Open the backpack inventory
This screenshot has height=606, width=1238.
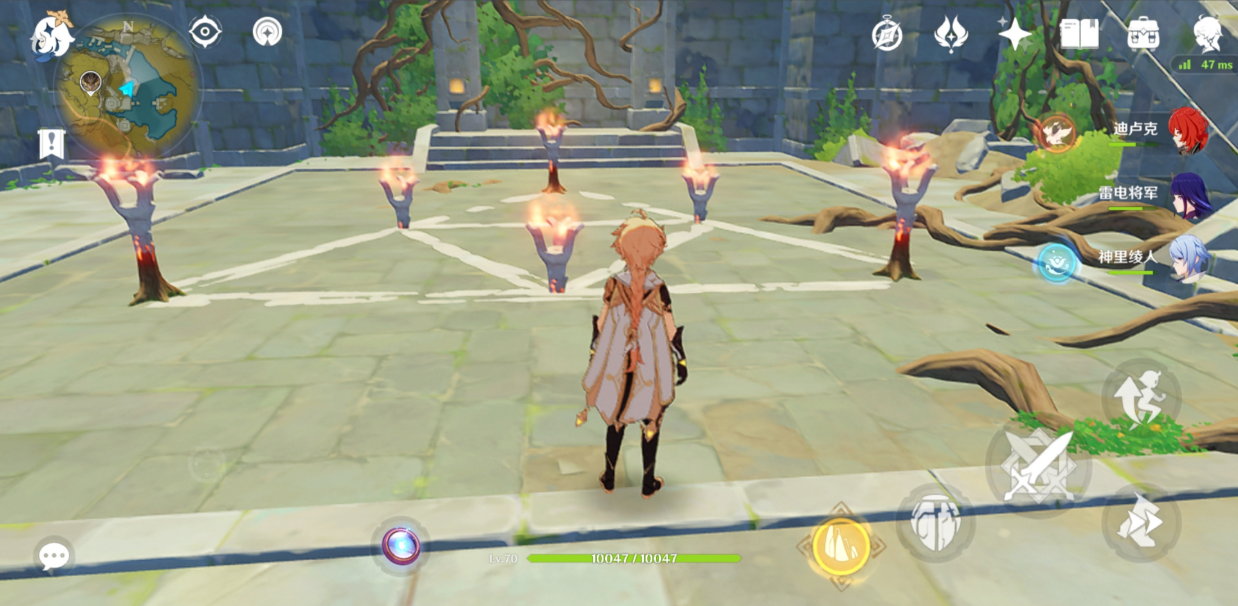tap(1143, 35)
